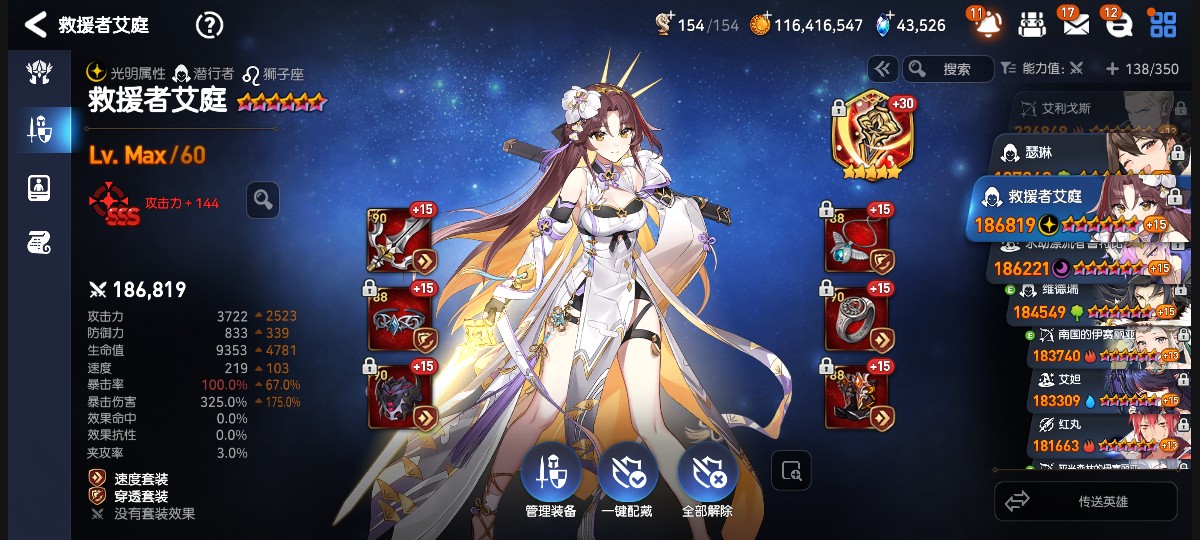Open the question mark help button

tap(209, 25)
